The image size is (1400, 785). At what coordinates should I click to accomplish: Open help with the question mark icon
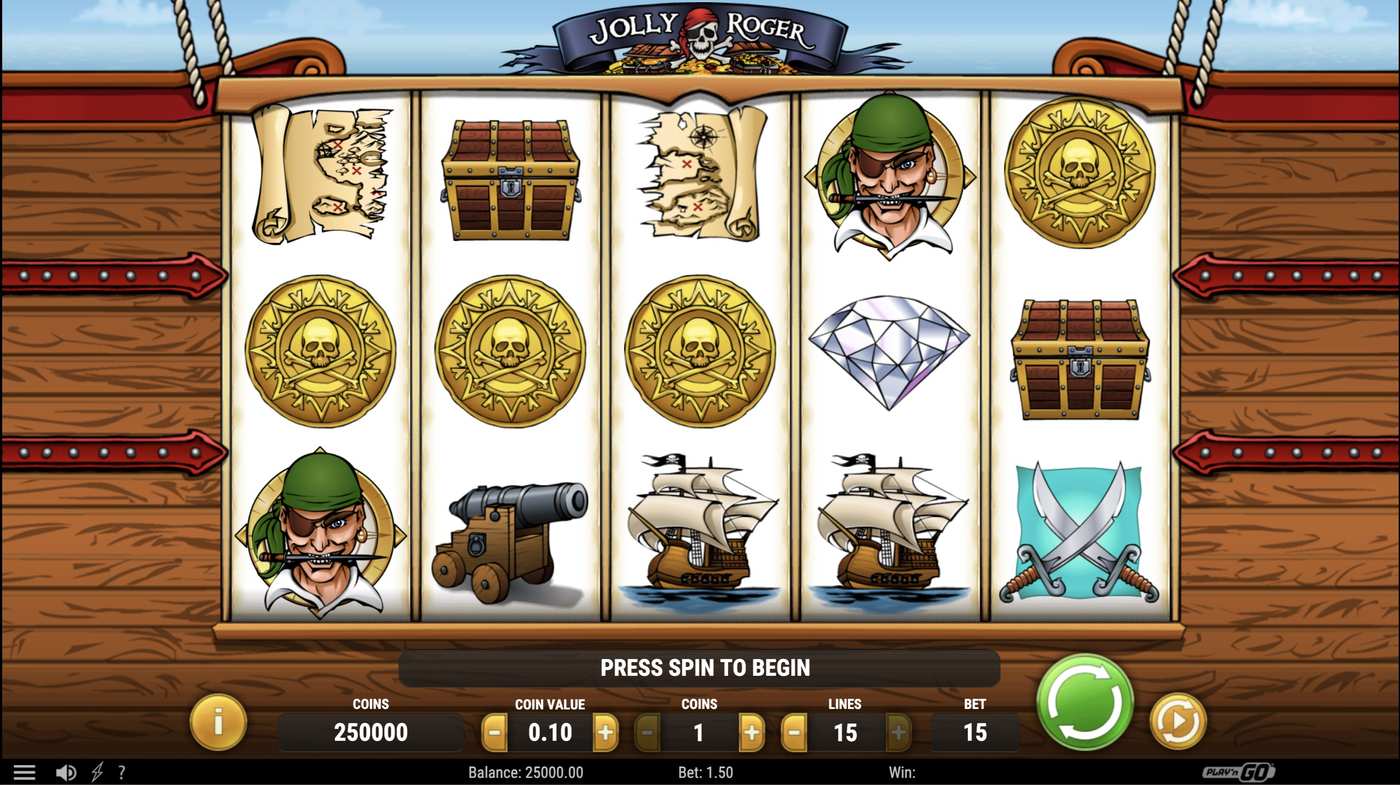pyautogui.click(x=122, y=771)
